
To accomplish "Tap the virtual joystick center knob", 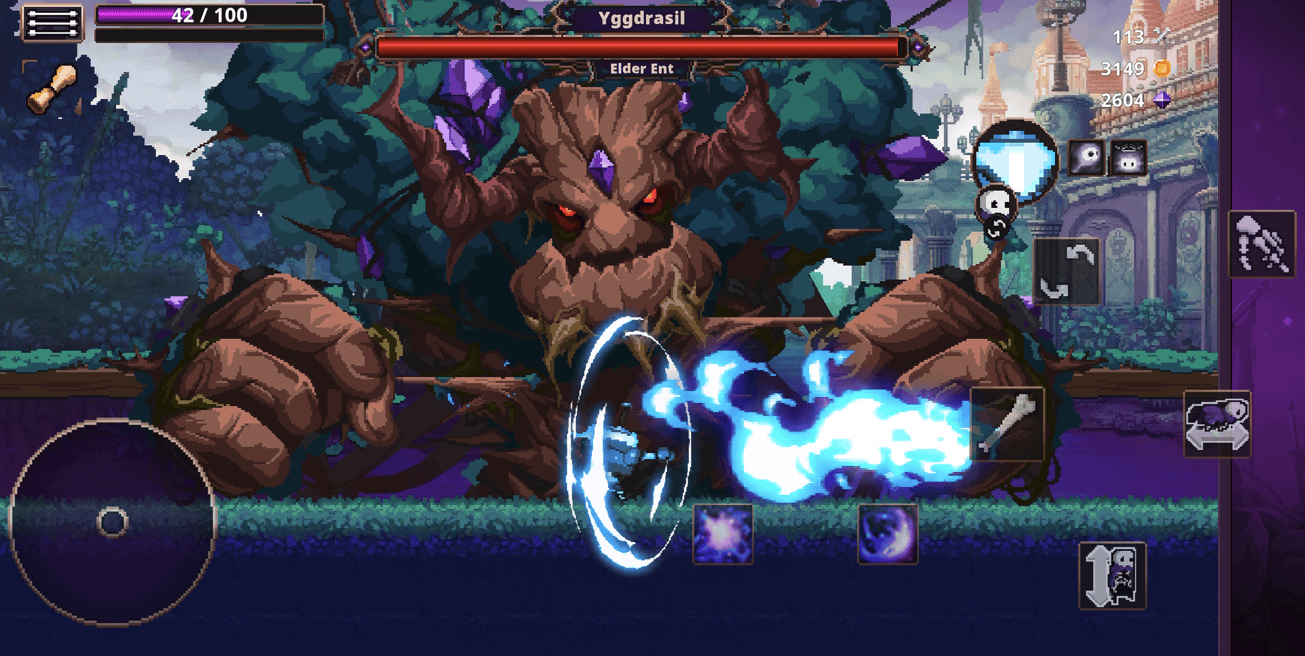I will point(112,522).
